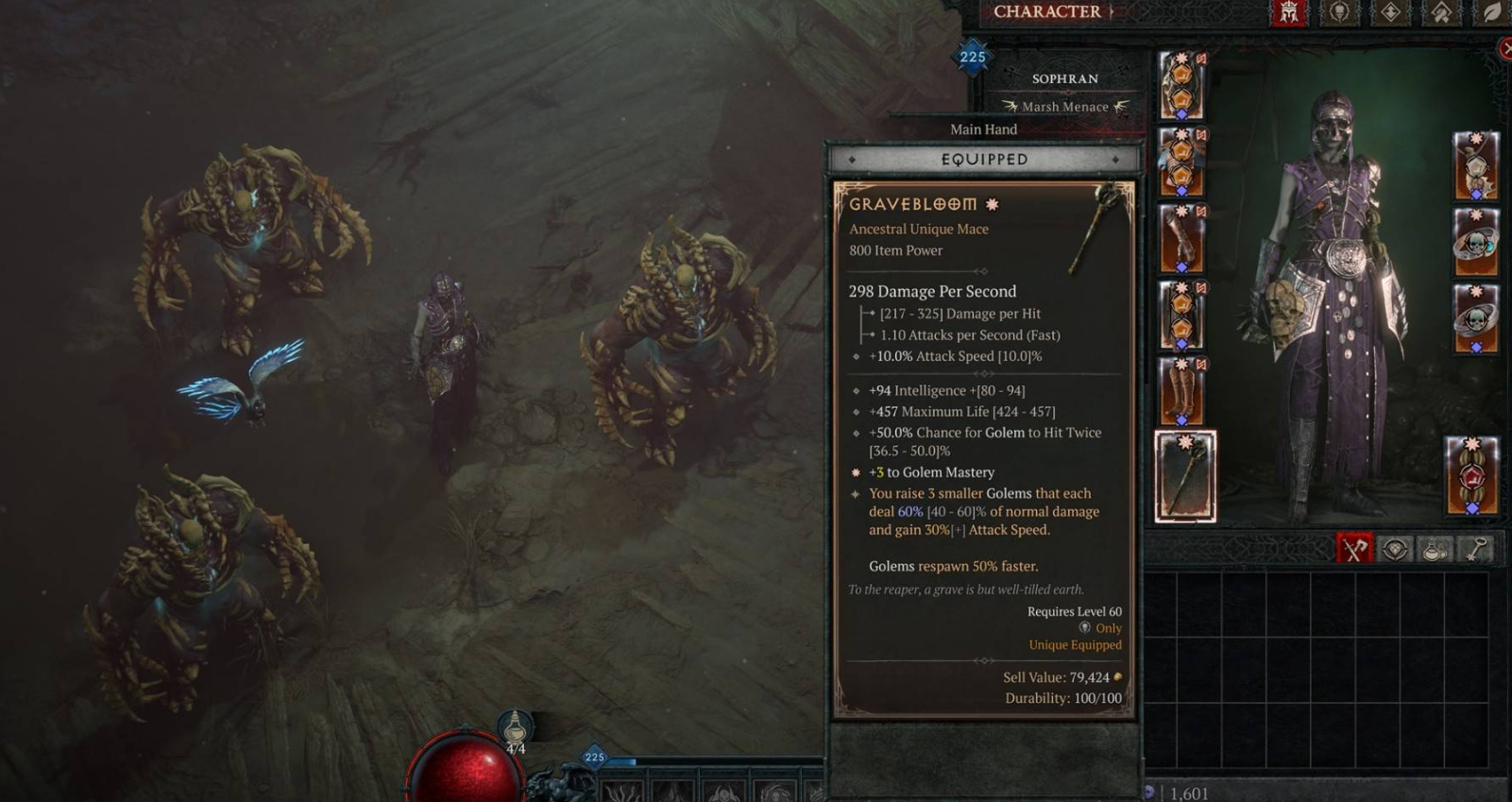This screenshot has width=1512, height=802.
Task: Close the character panel with the red X
Action: (x=1505, y=49)
